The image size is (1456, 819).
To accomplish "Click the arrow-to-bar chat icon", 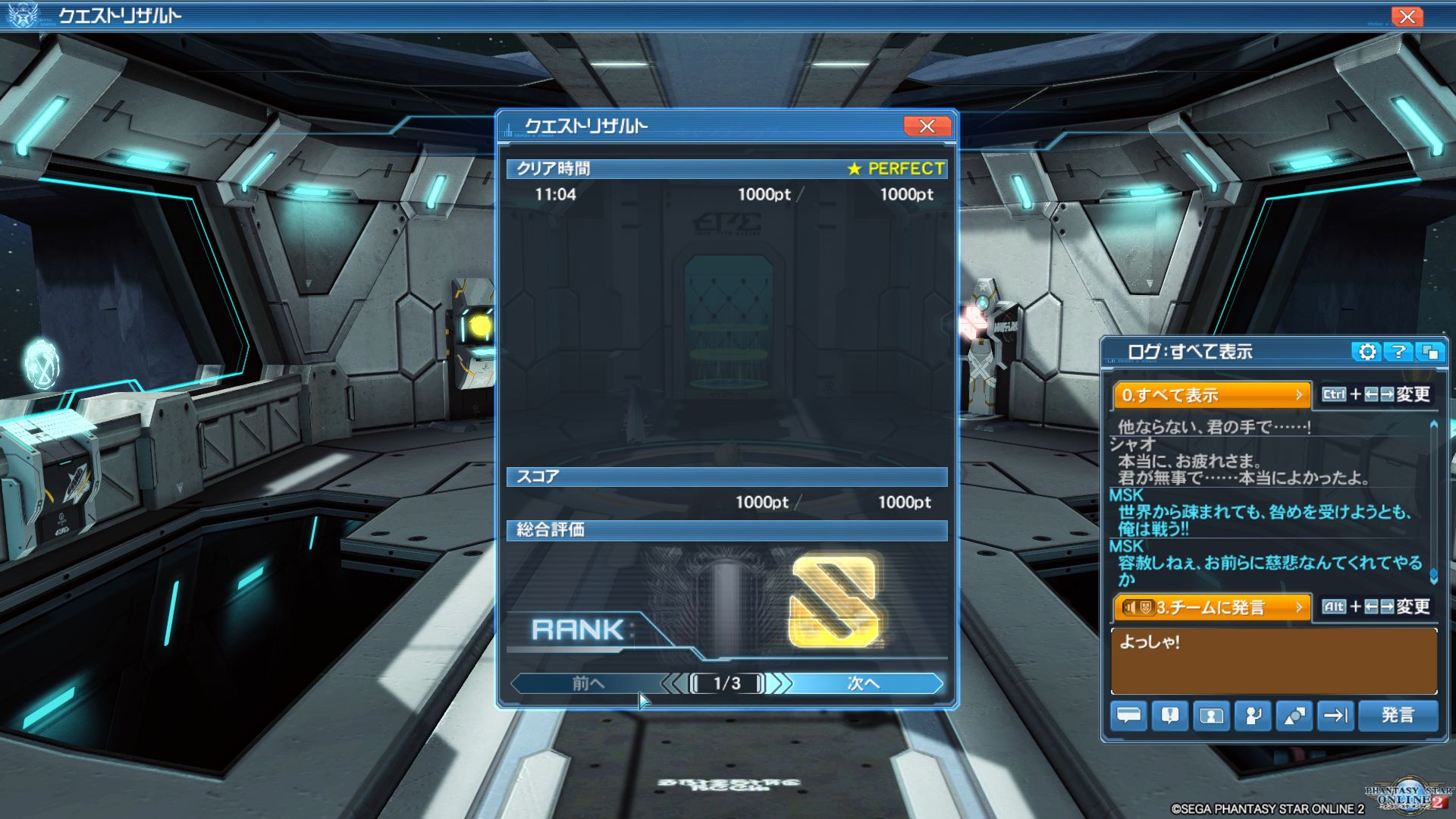I will (1335, 715).
